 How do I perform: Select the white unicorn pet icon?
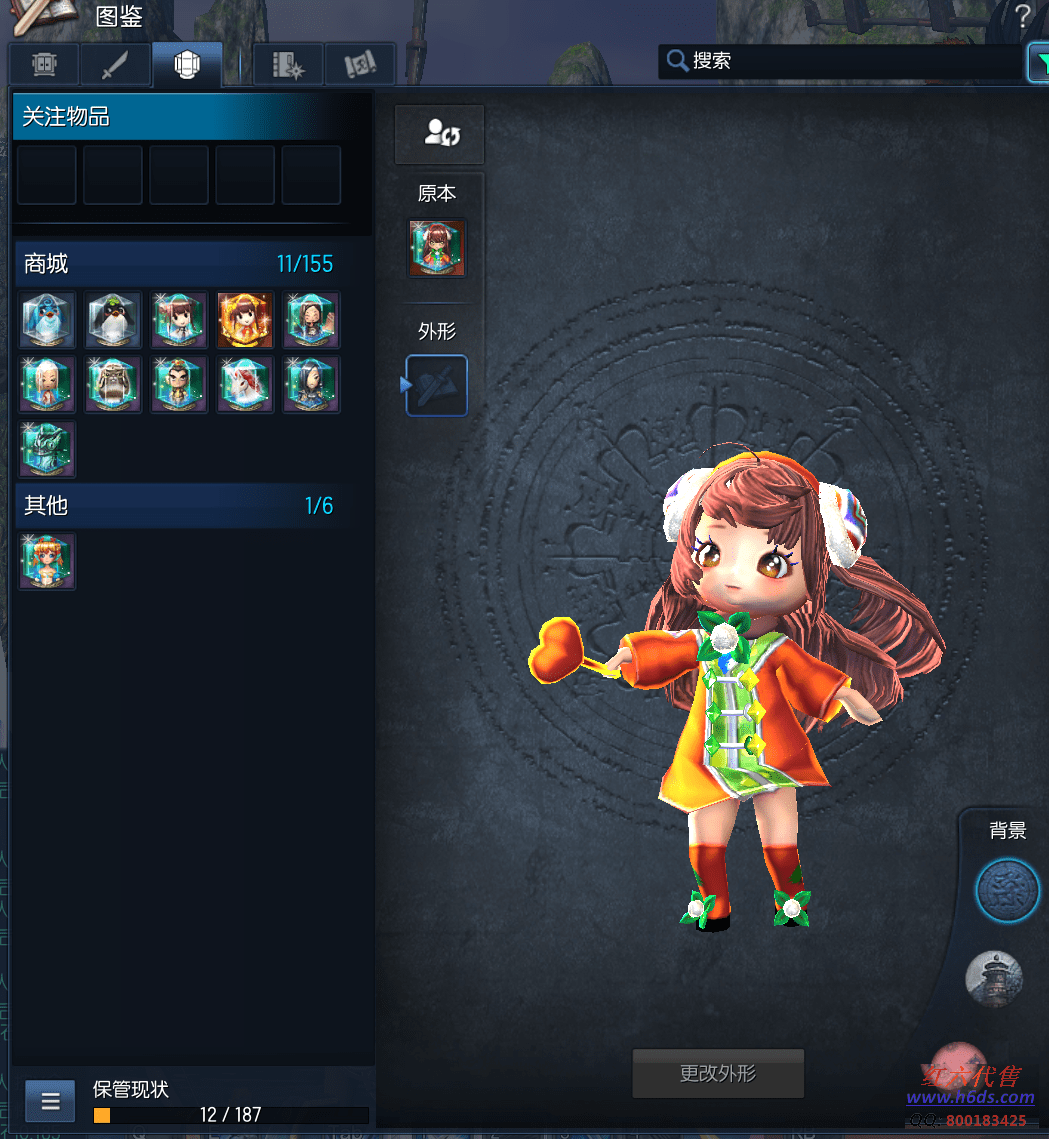(245, 385)
